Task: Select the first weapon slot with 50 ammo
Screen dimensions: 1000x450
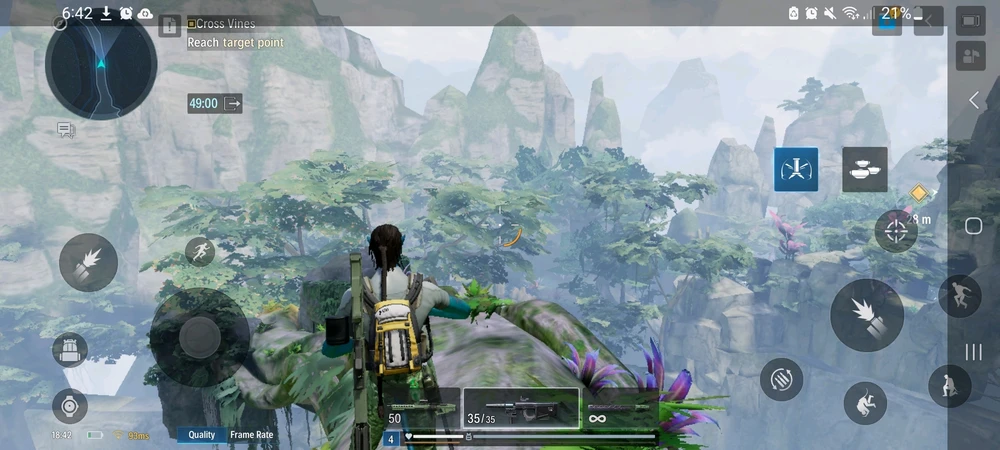Action: point(422,409)
